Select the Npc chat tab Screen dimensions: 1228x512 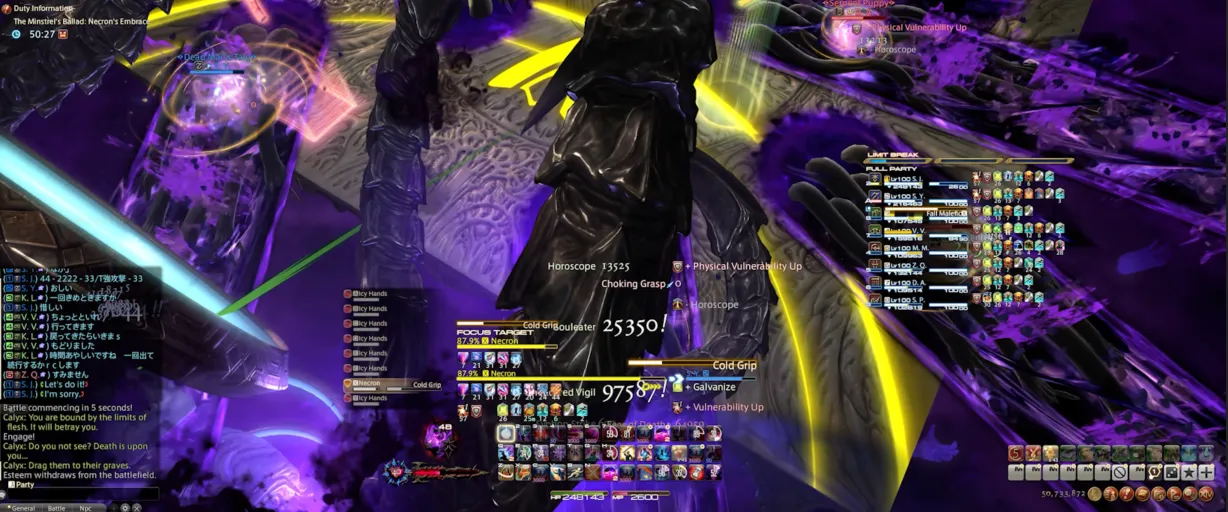click(x=85, y=508)
